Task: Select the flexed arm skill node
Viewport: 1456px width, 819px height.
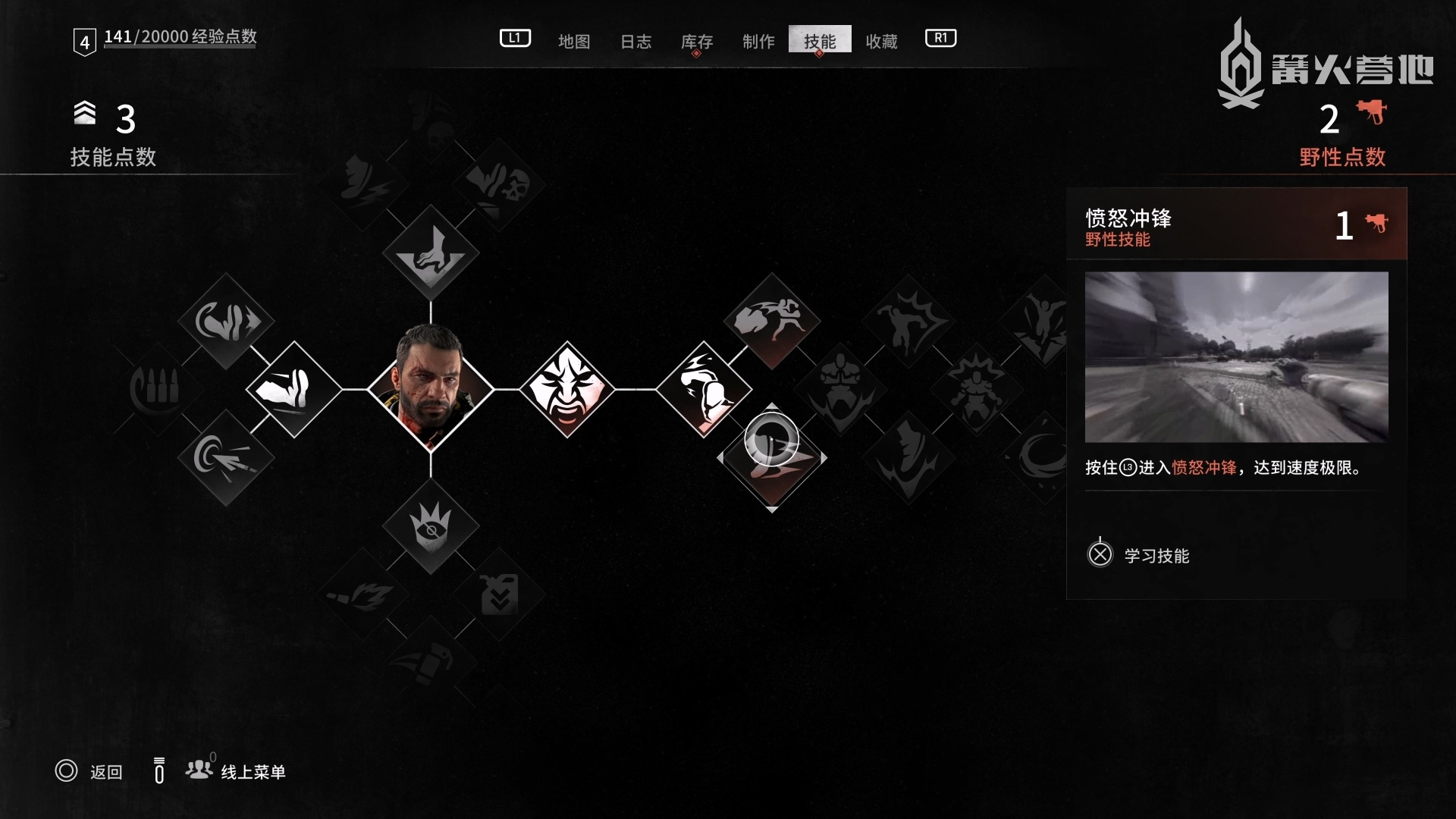Action: [704, 389]
